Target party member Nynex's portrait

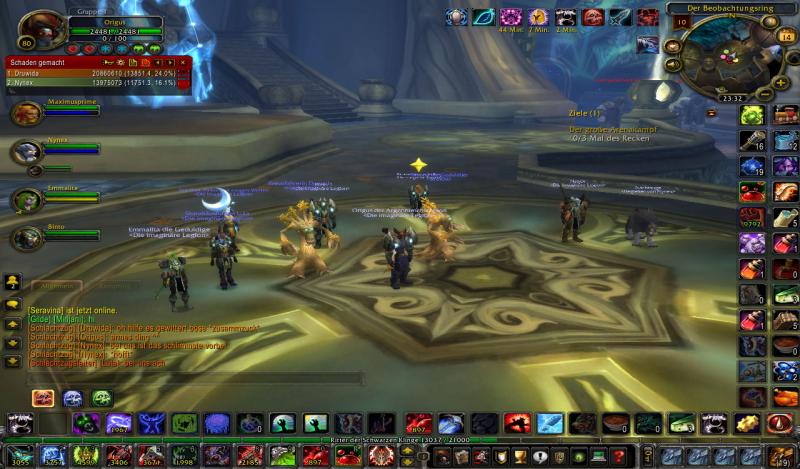(x=26, y=152)
